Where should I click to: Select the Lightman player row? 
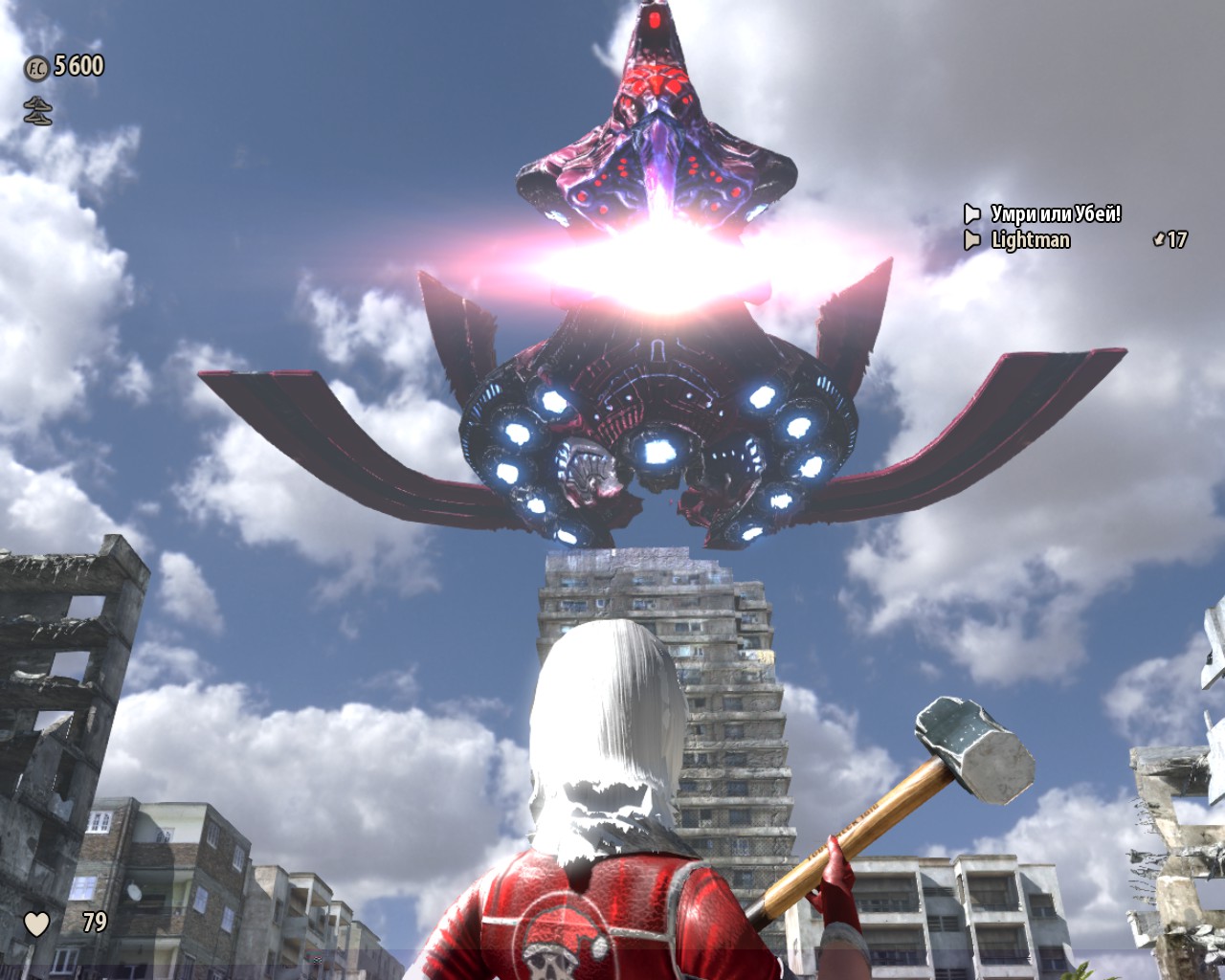pos(1030,240)
